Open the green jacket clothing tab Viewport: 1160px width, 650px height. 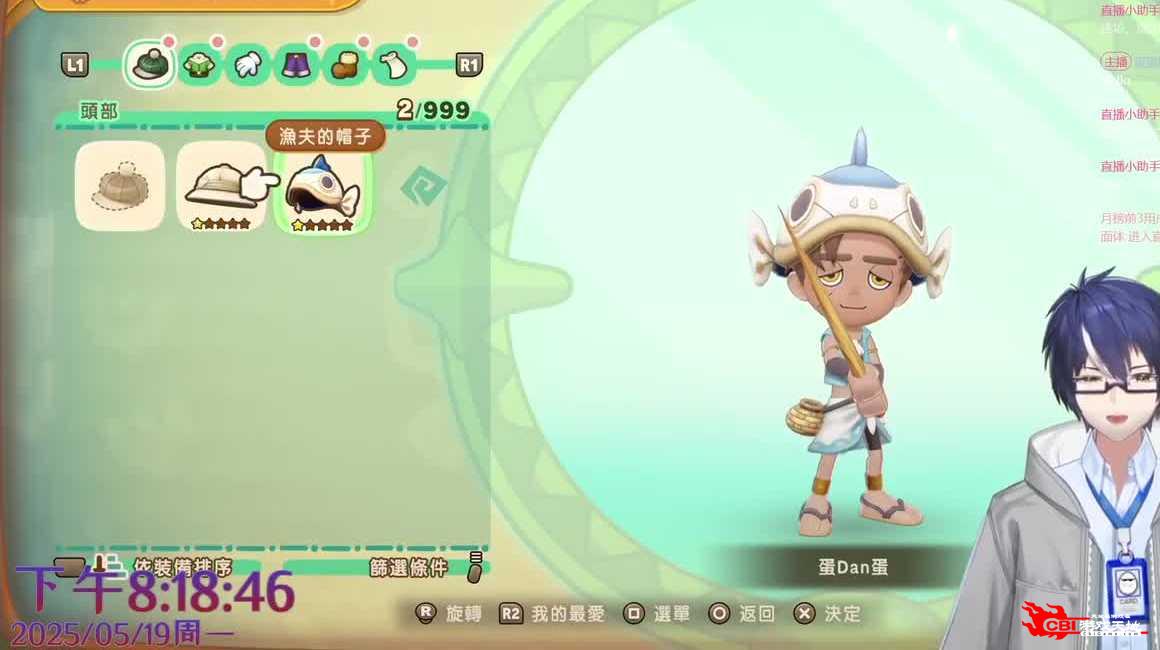point(199,66)
